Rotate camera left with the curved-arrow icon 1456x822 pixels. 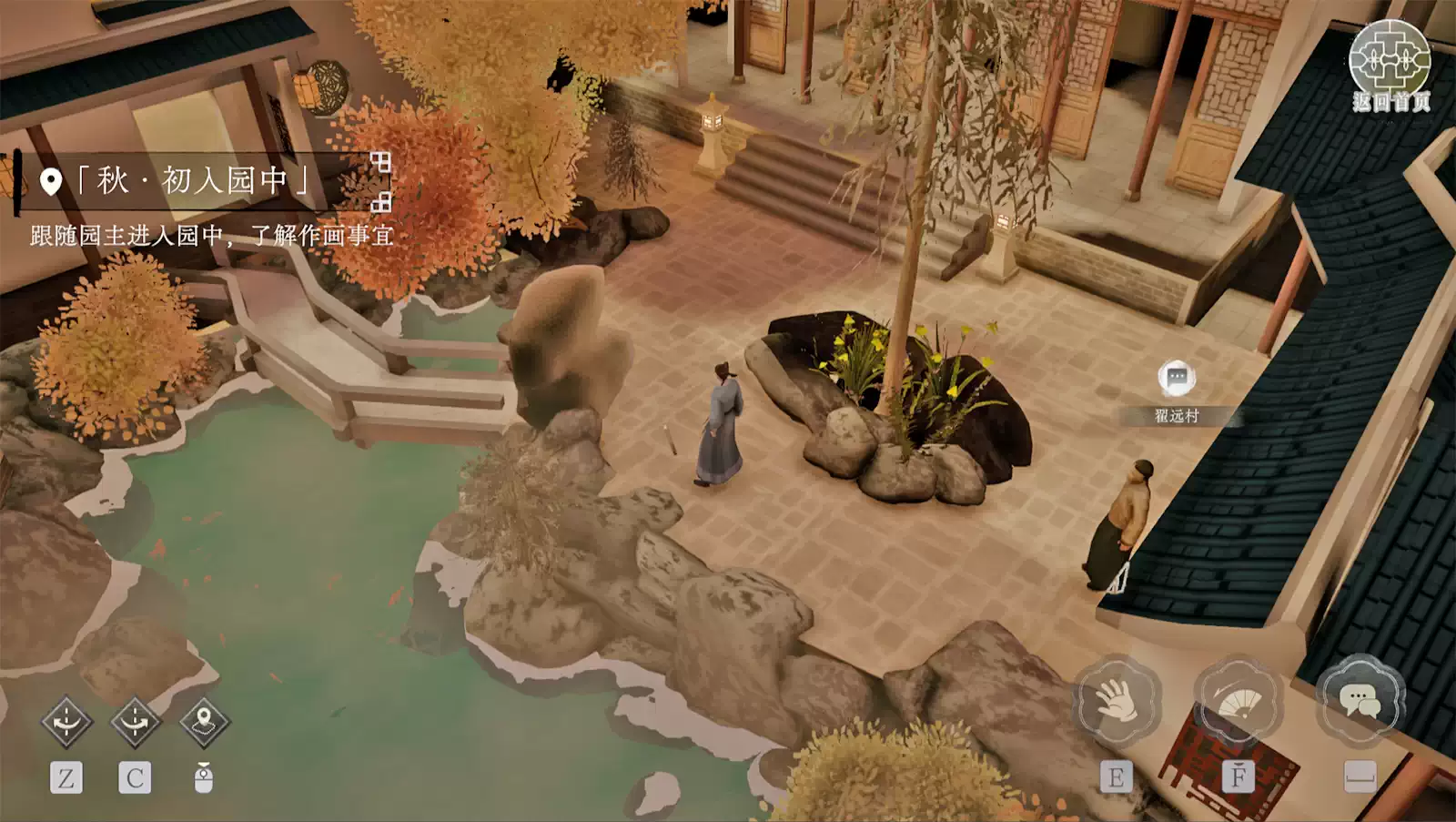click(x=66, y=722)
